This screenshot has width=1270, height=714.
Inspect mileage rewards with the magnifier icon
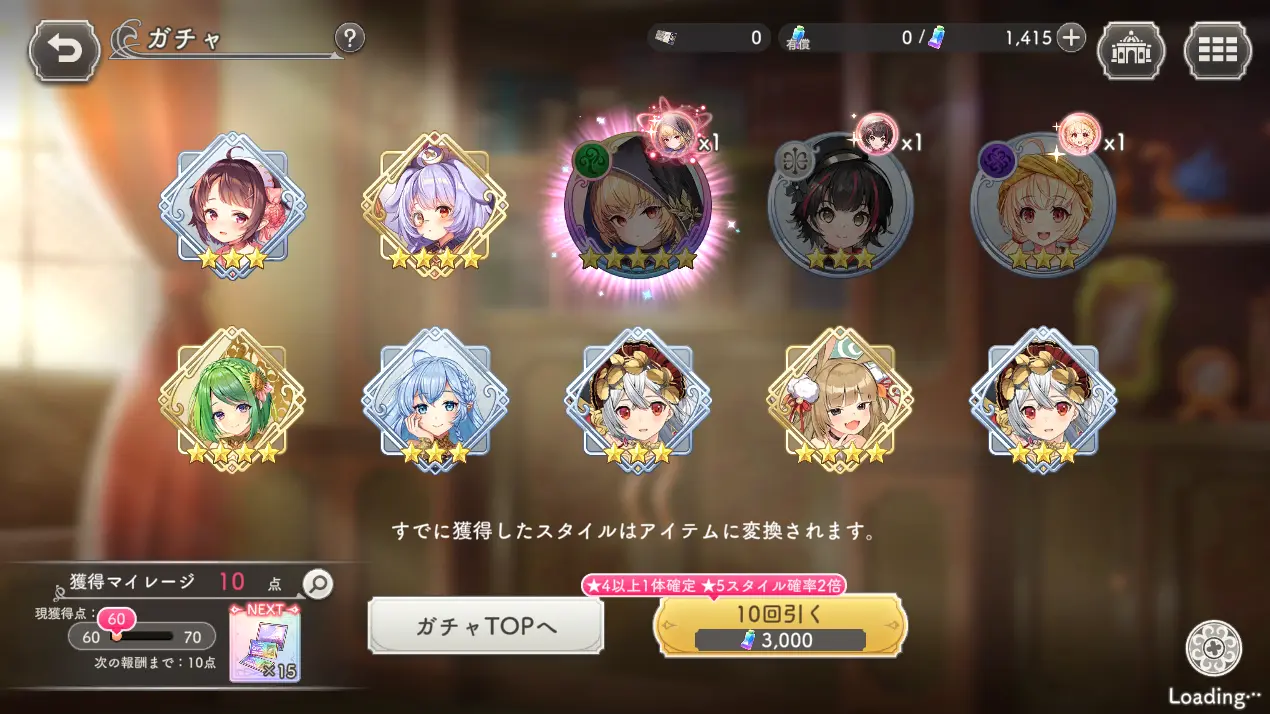[317, 584]
